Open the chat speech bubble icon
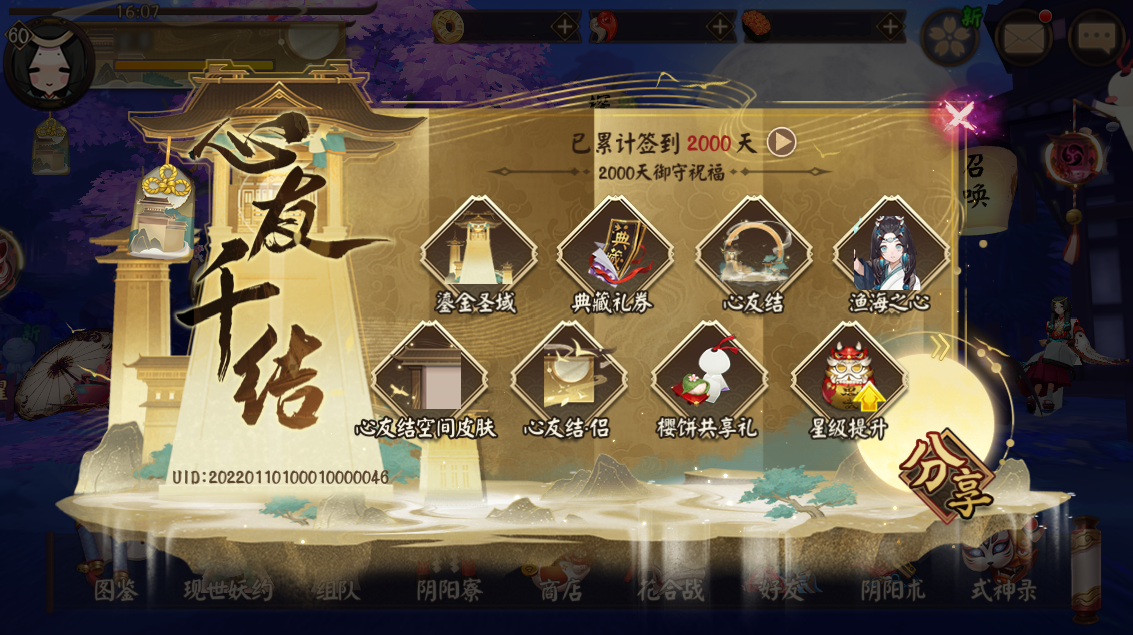The height and width of the screenshot is (635, 1133). (x=1096, y=39)
